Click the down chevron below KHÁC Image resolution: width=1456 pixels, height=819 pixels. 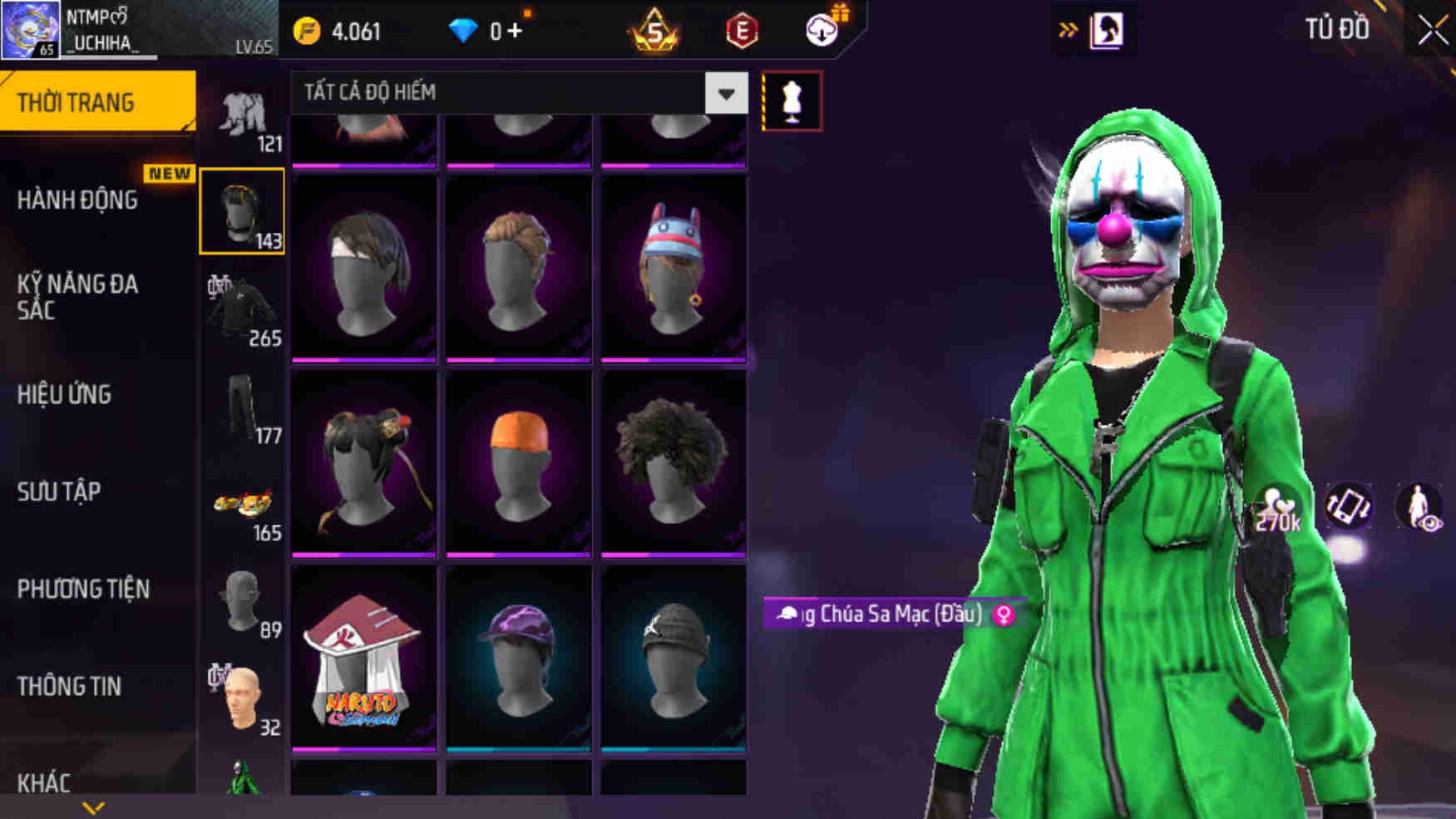pos(90,806)
